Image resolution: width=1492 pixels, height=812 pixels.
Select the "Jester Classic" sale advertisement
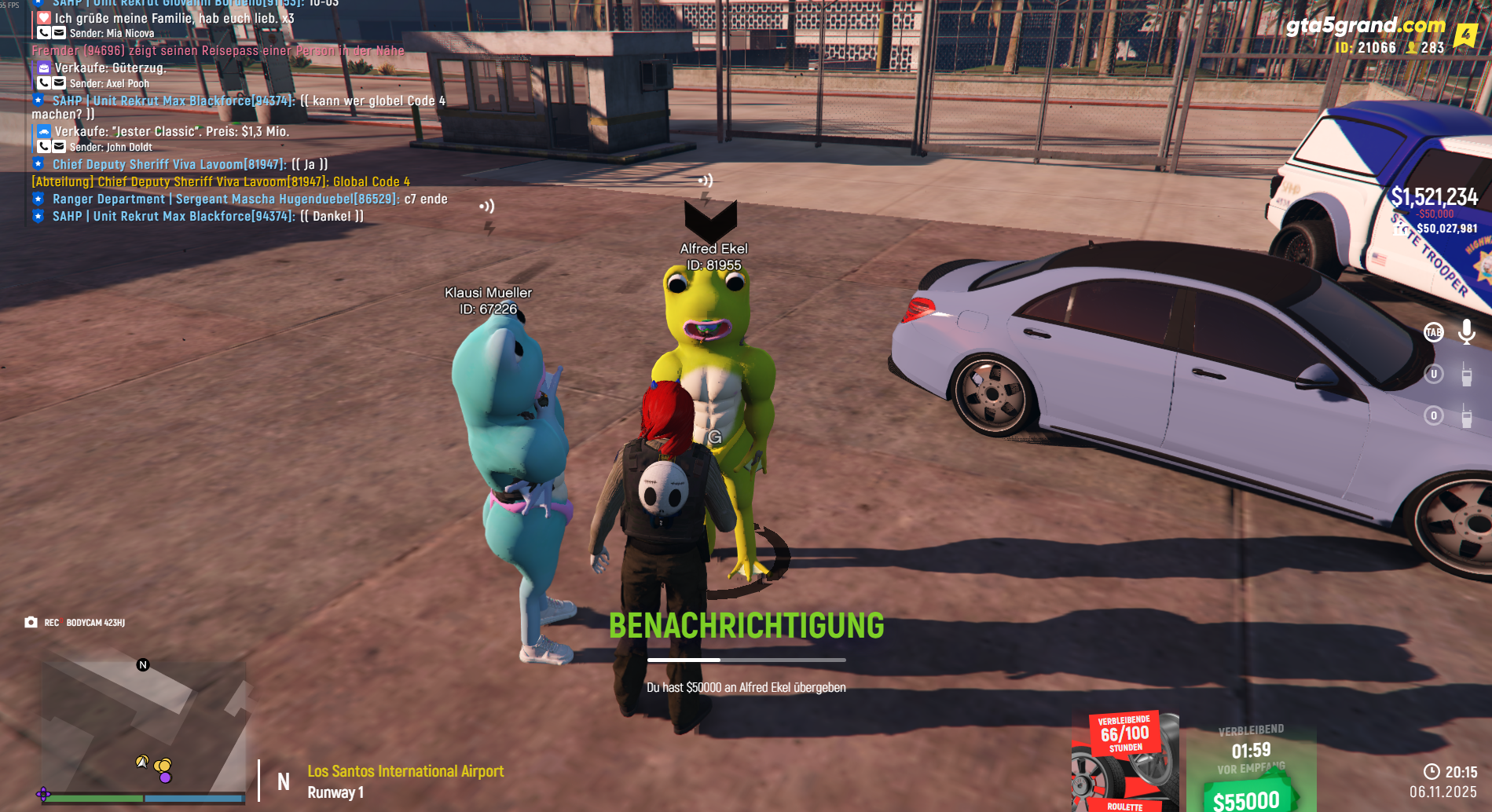[171, 132]
